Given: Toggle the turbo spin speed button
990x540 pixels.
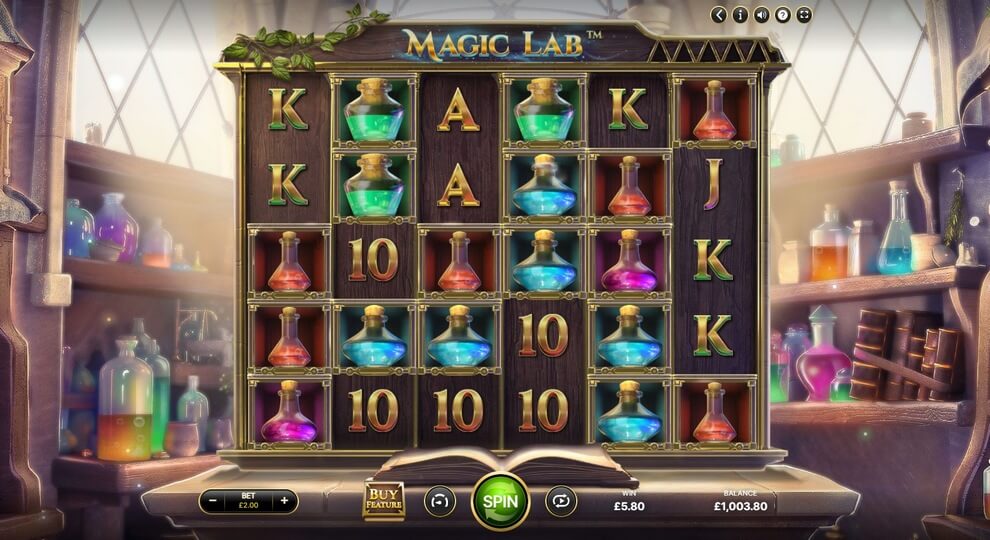Looking at the screenshot, I should click(x=440, y=500).
